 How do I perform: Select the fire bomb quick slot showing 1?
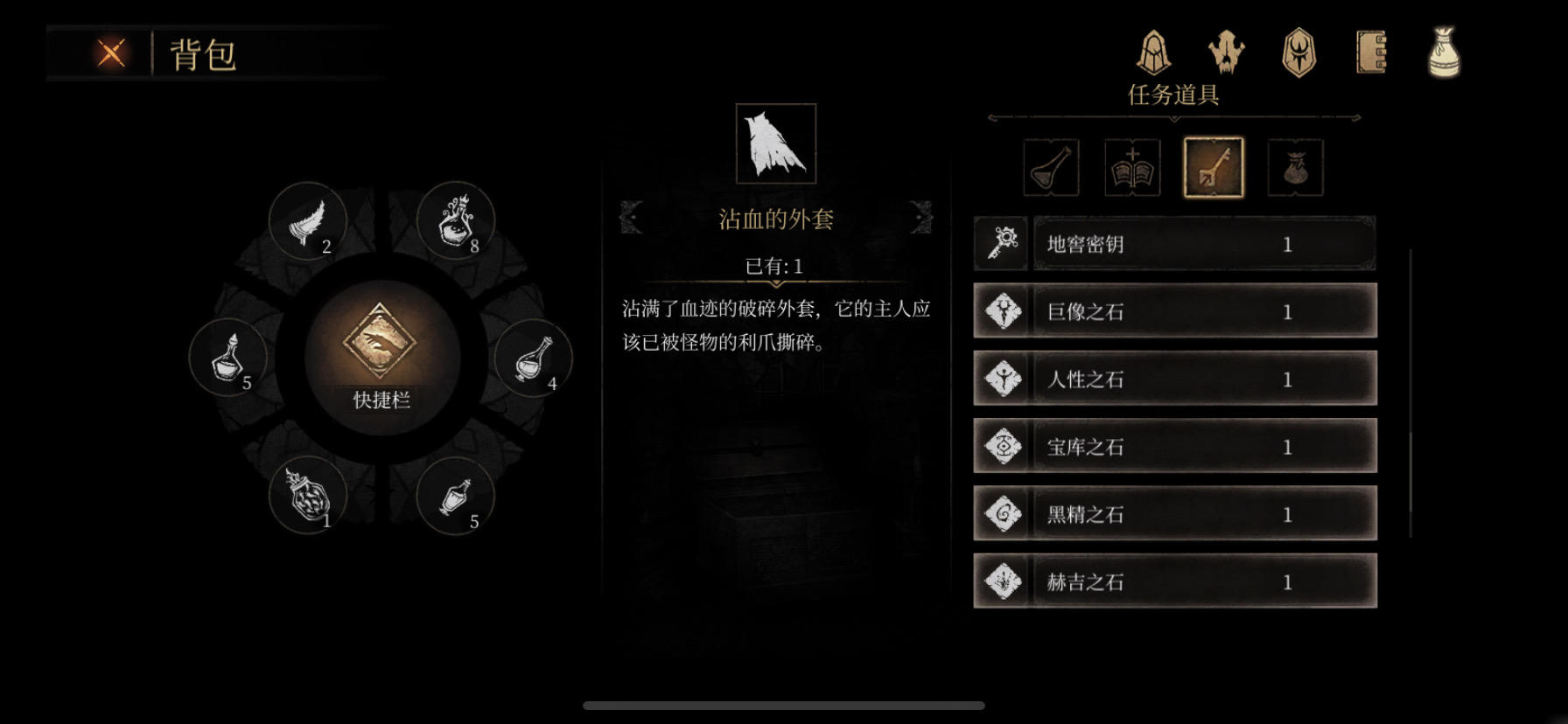click(x=307, y=496)
